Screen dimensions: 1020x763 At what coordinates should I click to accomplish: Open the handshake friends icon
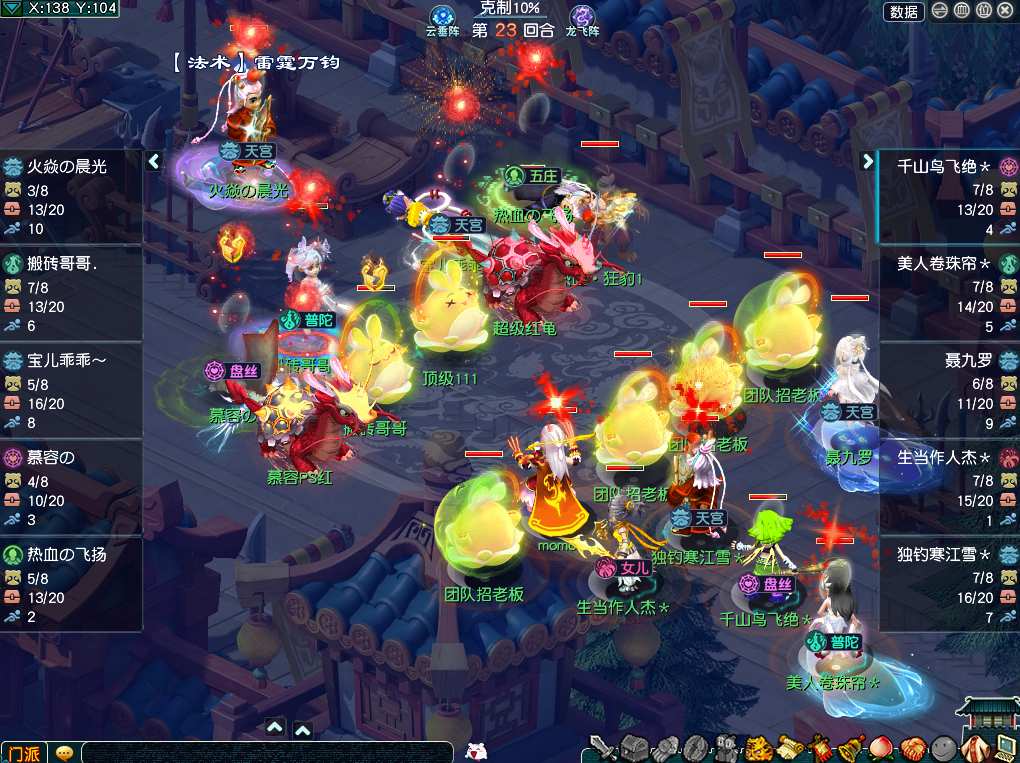[912, 747]
